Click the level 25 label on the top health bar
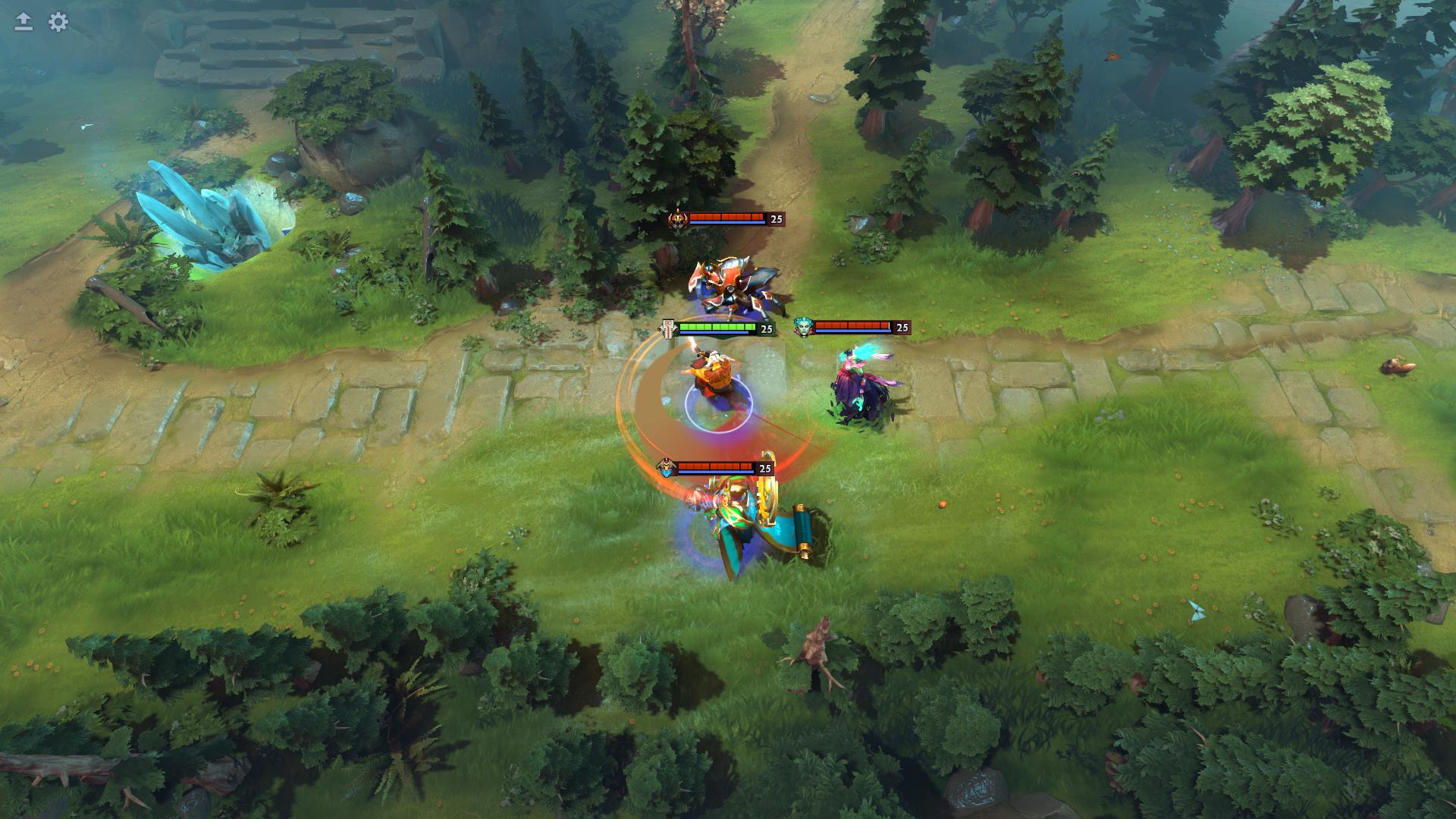 774,219
